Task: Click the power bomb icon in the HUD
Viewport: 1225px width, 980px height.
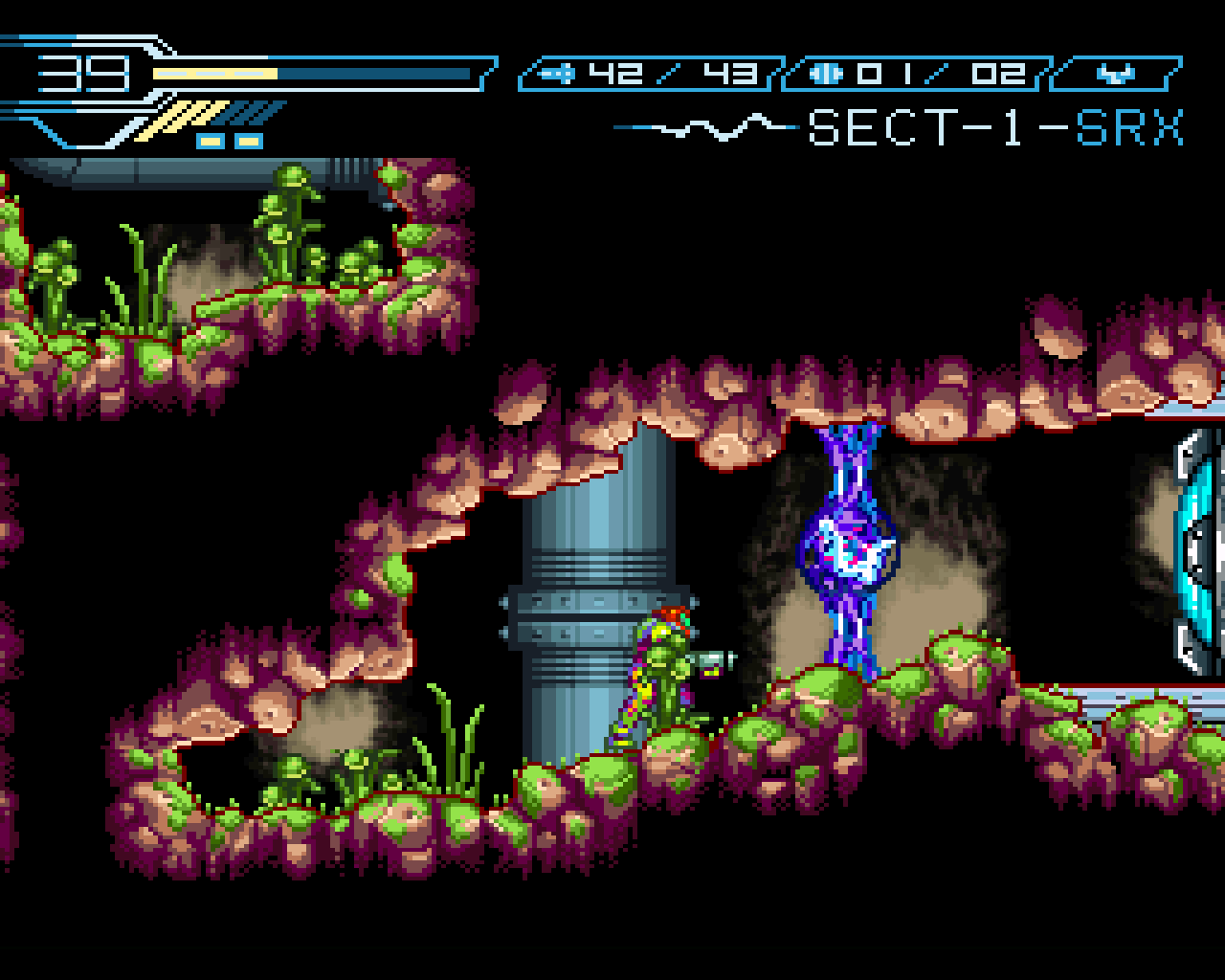Action: [x=825, y=72]
